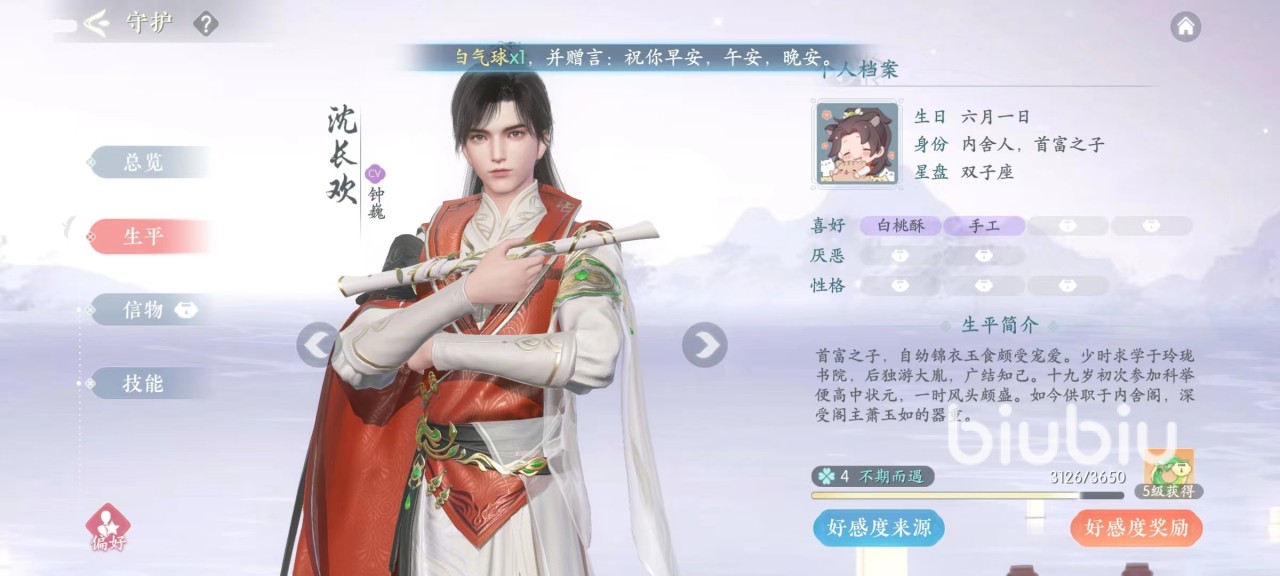The width and height of the screenshot is (1280, 576).
Task: View the level 5 reward icon
Action: point(1169,470)
